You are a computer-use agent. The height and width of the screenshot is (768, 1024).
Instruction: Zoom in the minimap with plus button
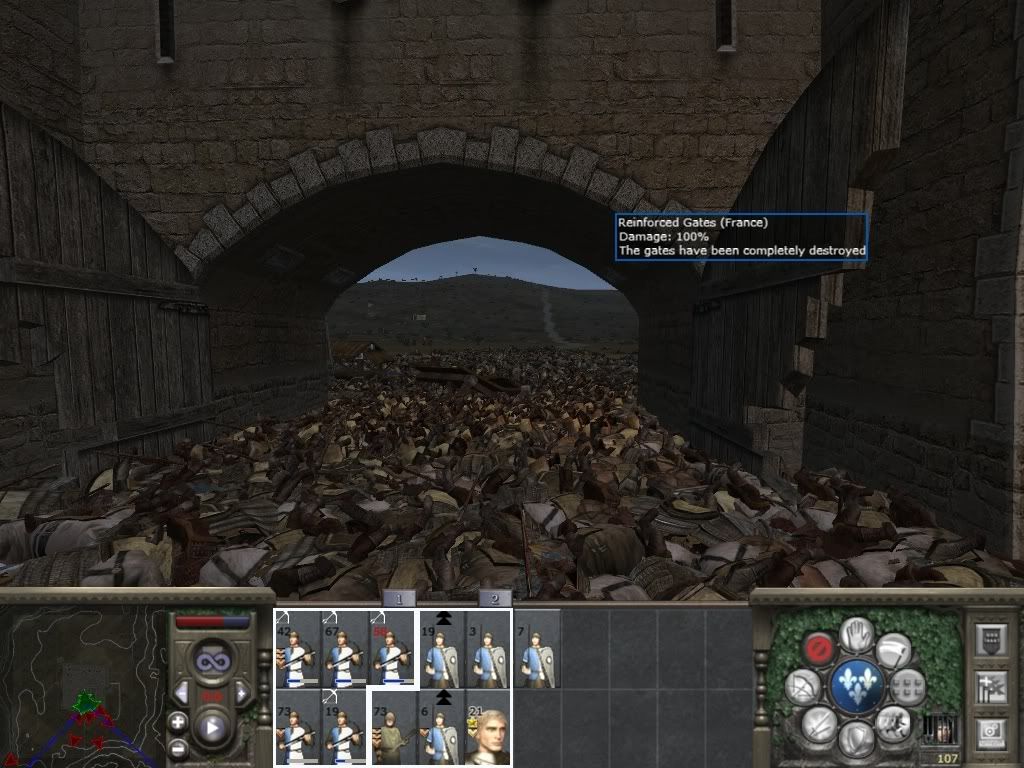(179, 722)
